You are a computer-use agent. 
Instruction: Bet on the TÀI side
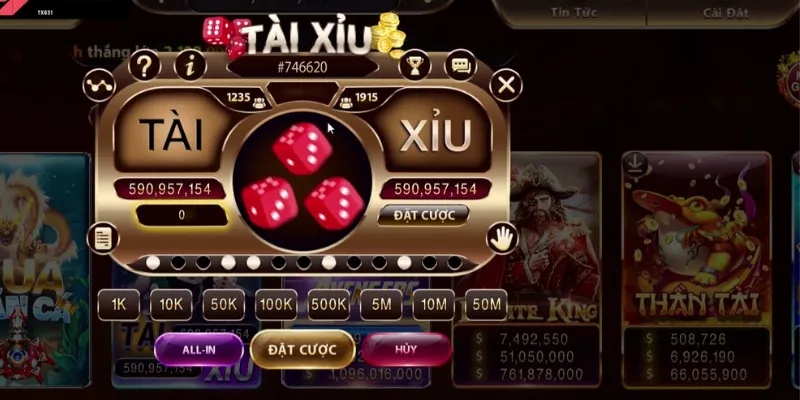point(170,134)
